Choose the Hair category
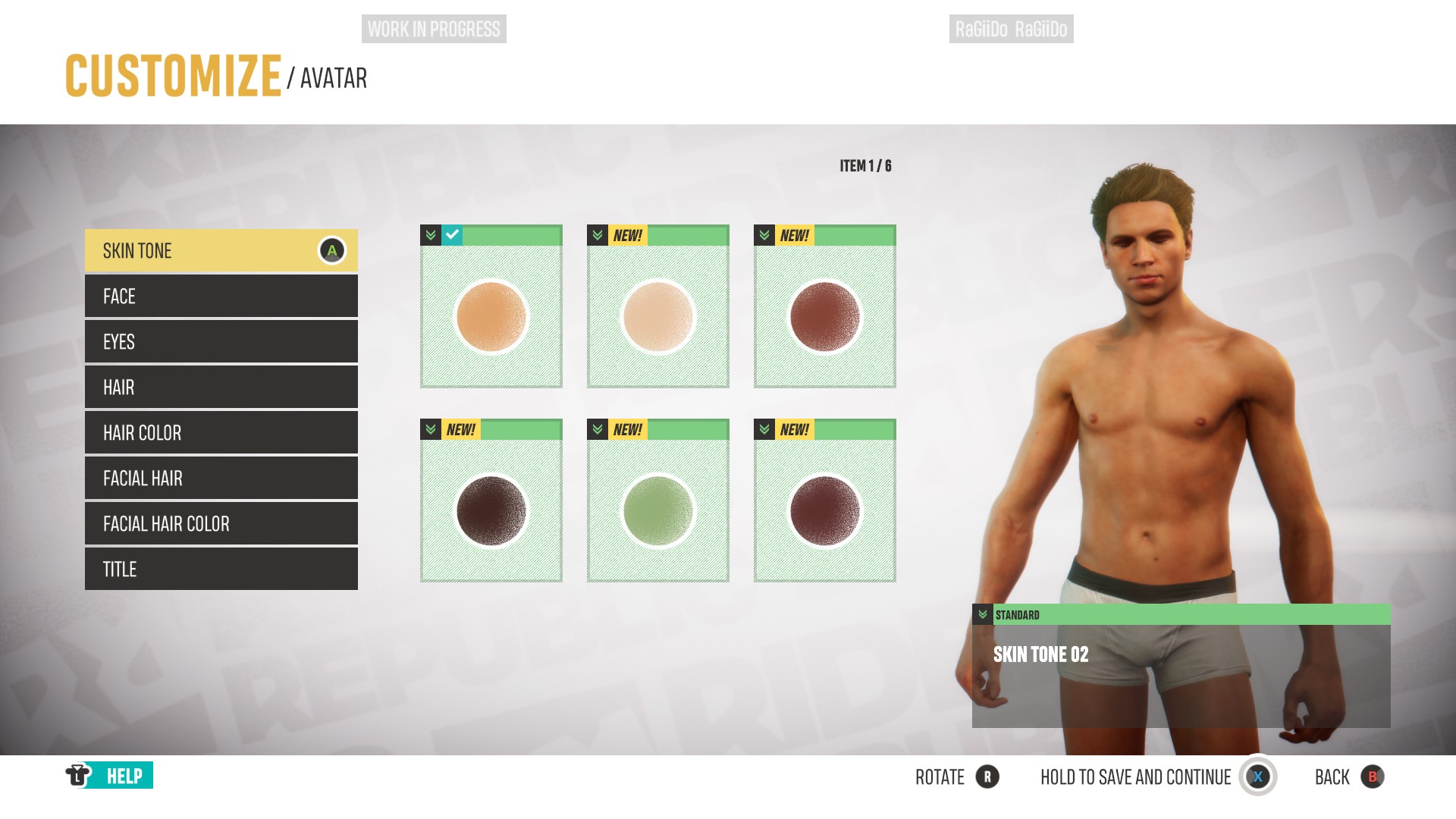The height and width of the screenshot is (819, 1456). tap(221, 388)
